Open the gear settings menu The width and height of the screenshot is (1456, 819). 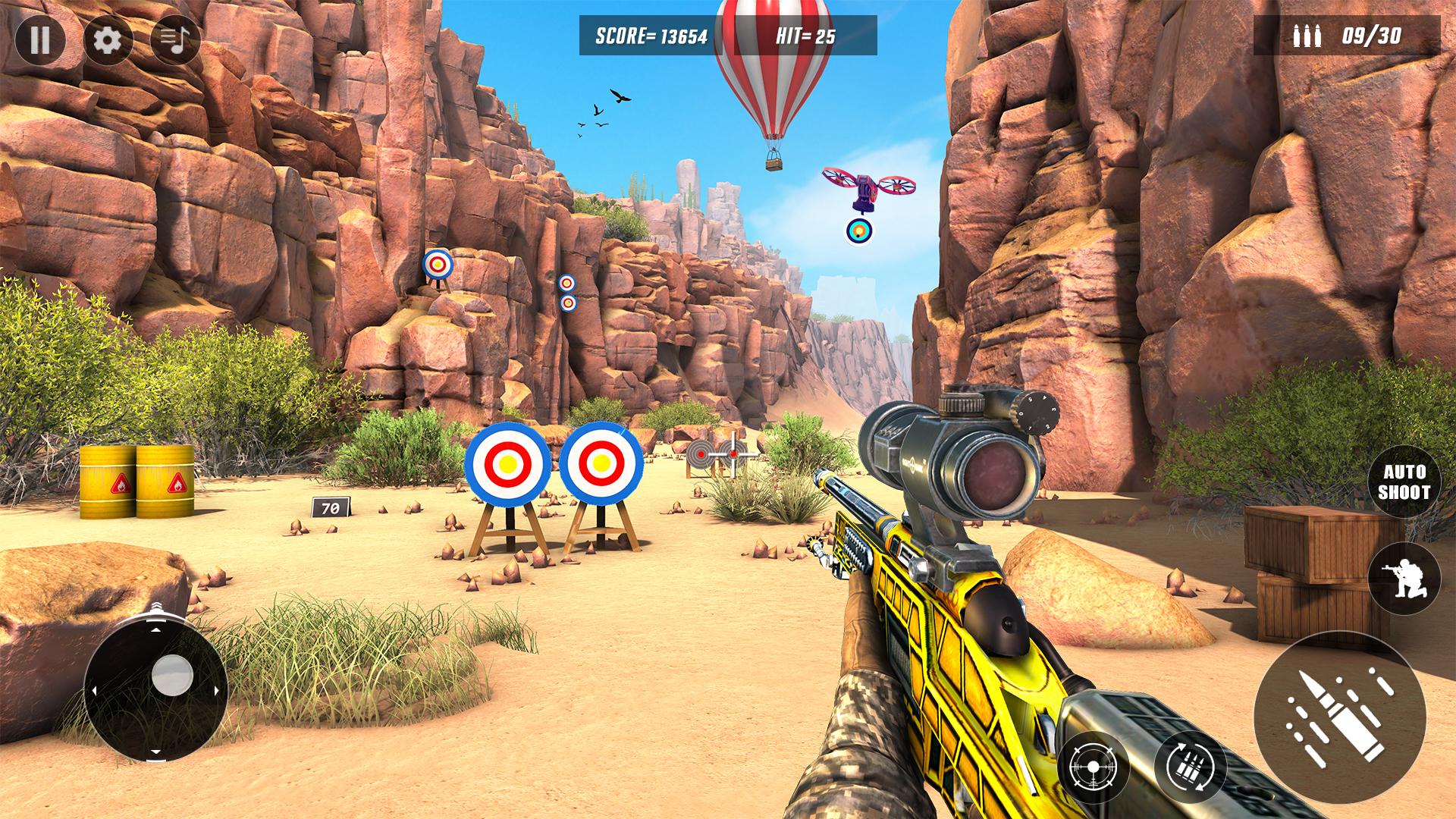tap(107, 39)
